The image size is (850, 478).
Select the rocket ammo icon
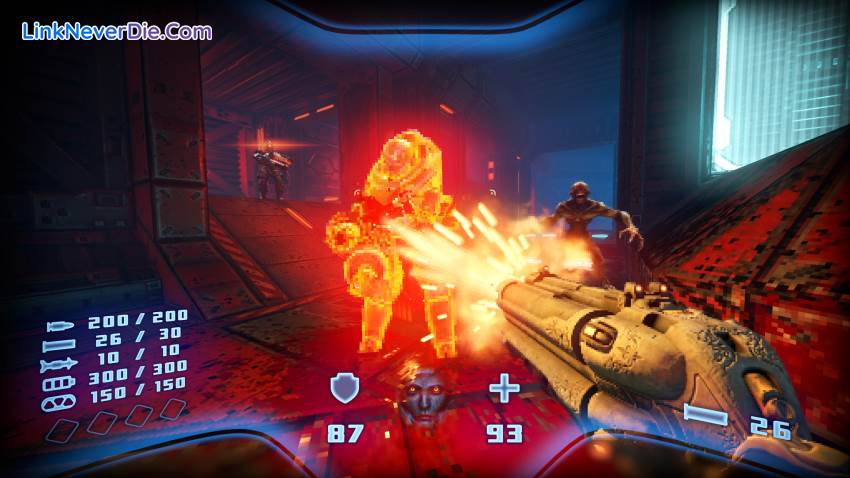point(56,366)
